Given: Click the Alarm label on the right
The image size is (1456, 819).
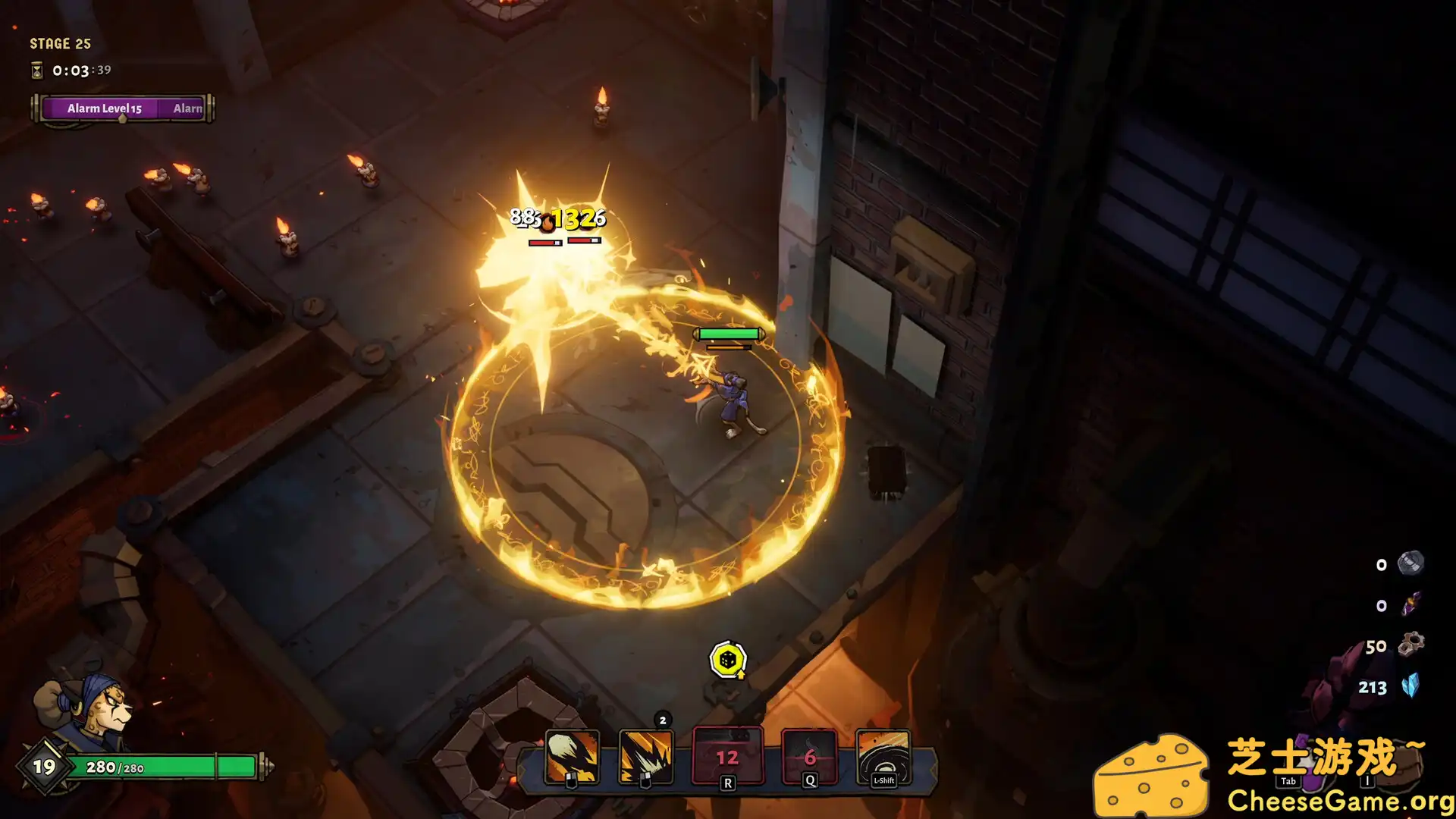Looking at the screenshot, I should click(x=187, y=108).
